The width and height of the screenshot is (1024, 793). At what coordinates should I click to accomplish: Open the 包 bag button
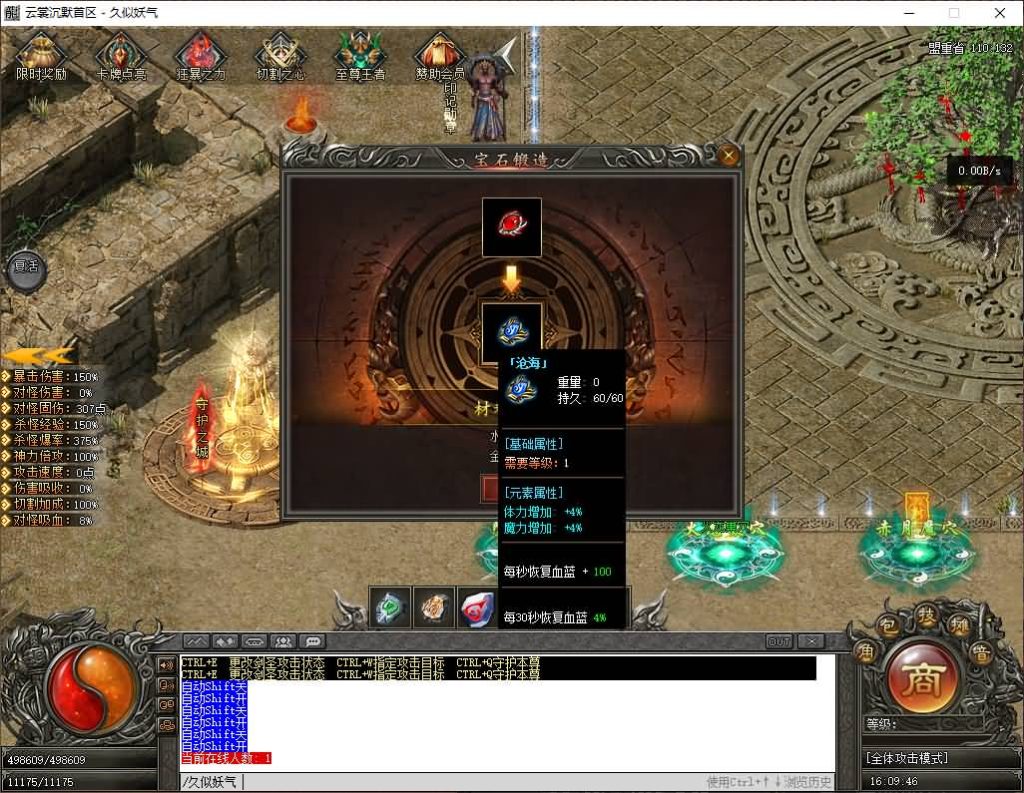888,626
